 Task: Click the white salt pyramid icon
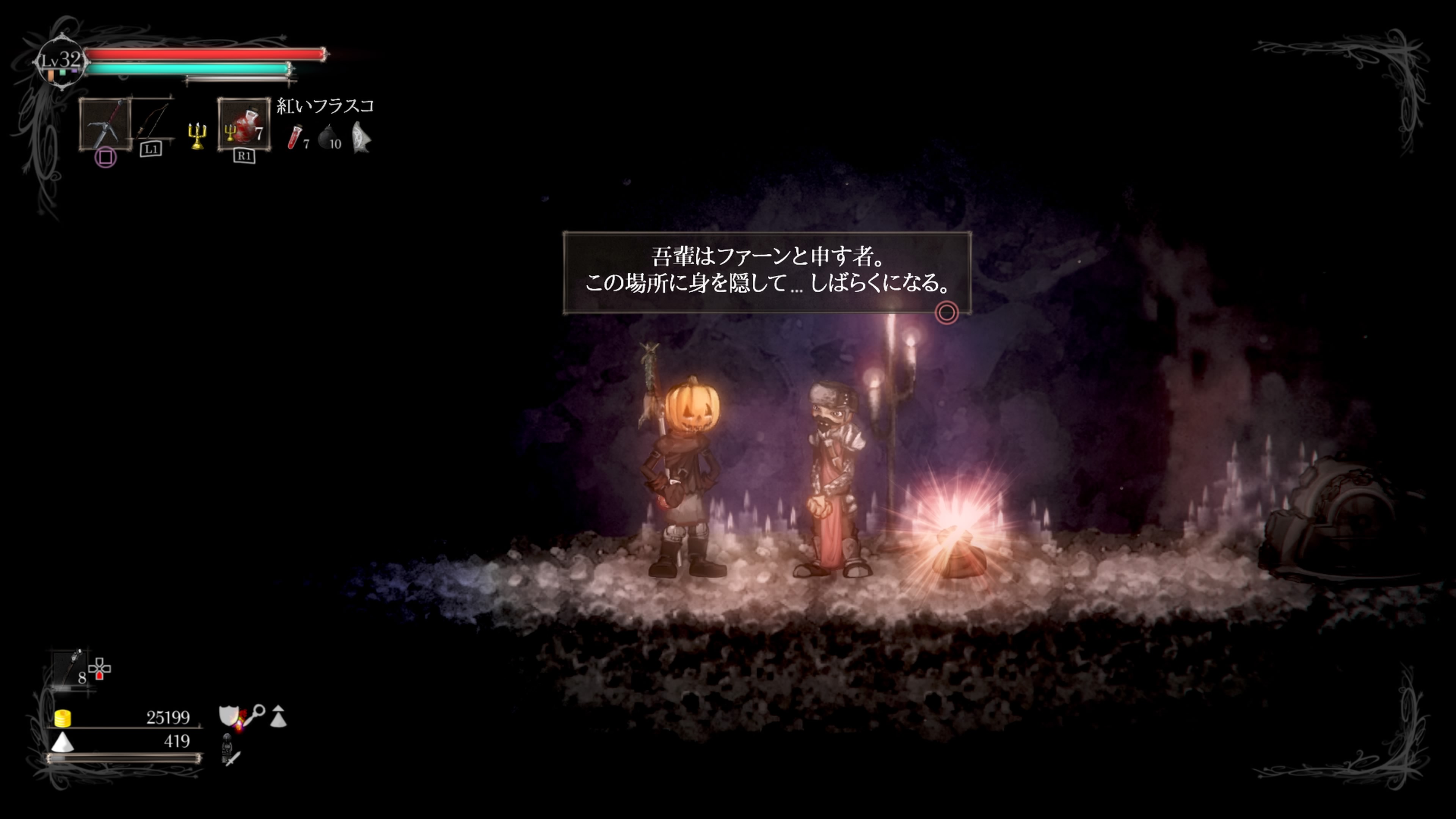point(62,743)
